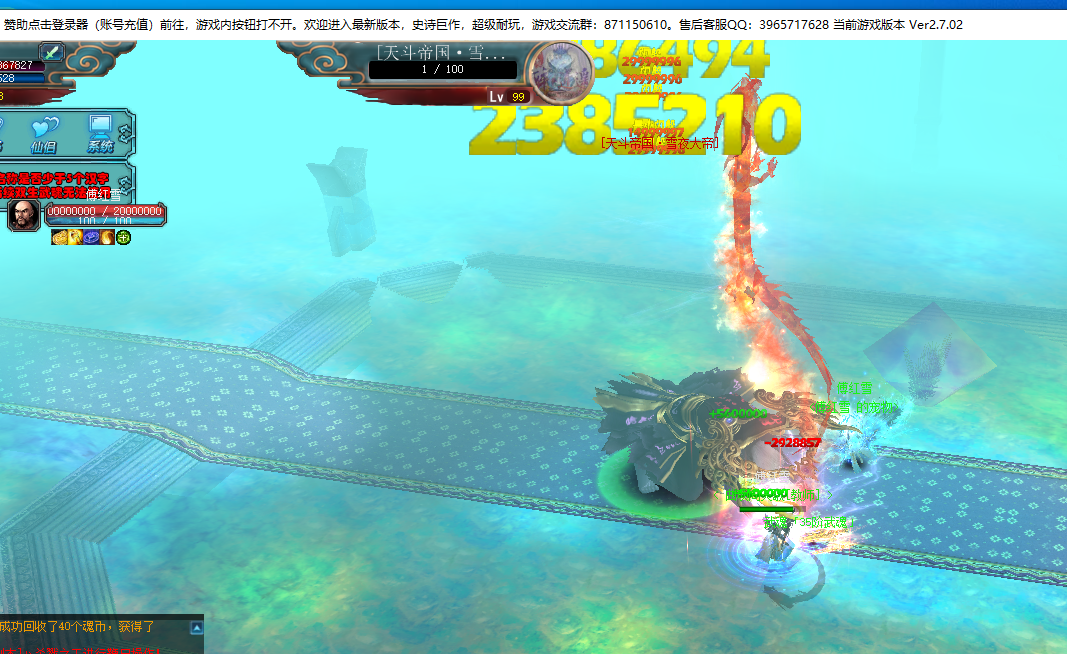Open the 系统 system menu
Viewport: 1067px width, 654px height.
point(100,132)
